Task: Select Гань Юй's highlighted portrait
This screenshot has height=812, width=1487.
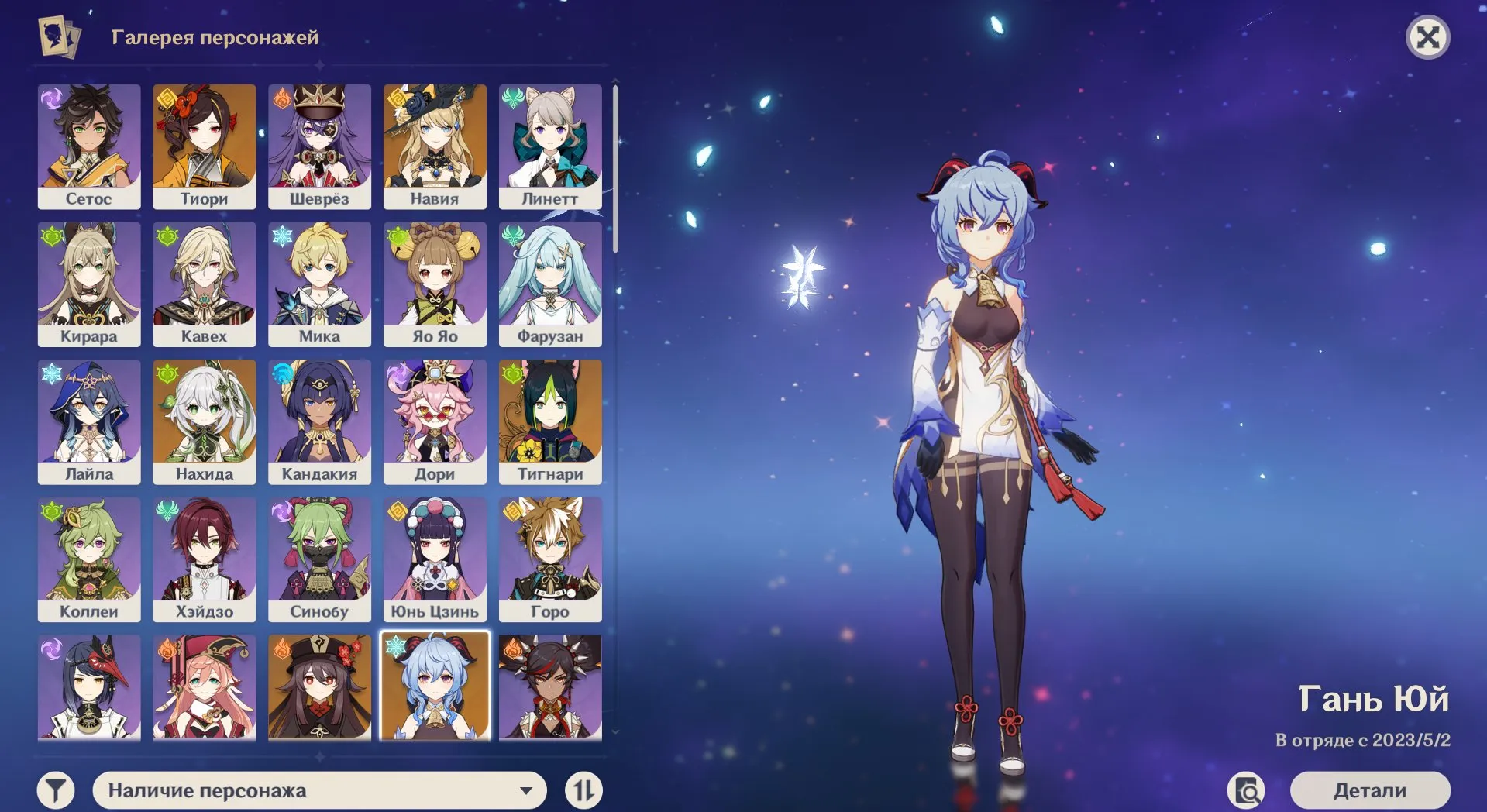Action: [435, 688]
